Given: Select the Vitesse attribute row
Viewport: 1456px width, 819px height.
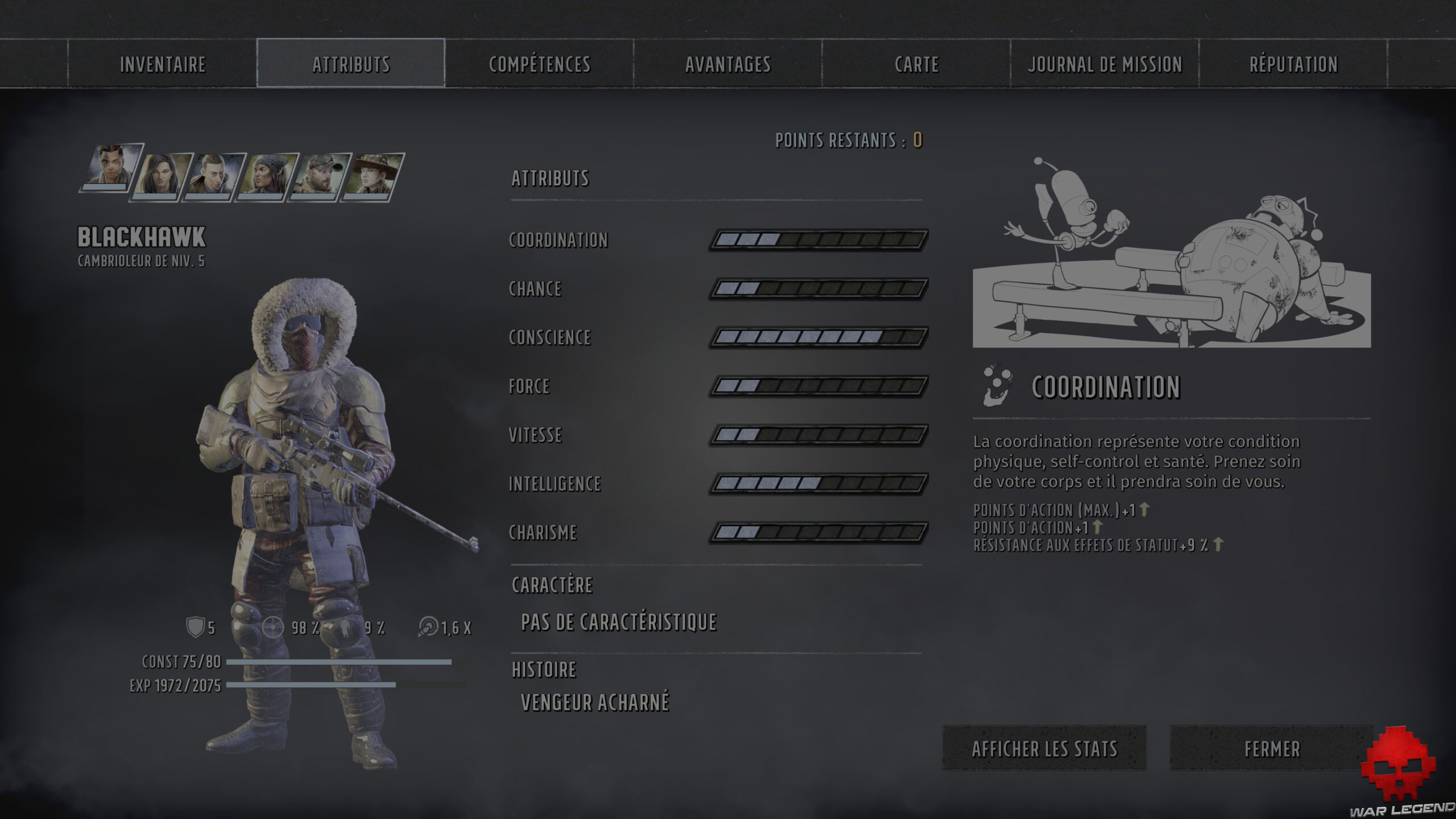Looking at the screenshot, I should click(535, 435).
